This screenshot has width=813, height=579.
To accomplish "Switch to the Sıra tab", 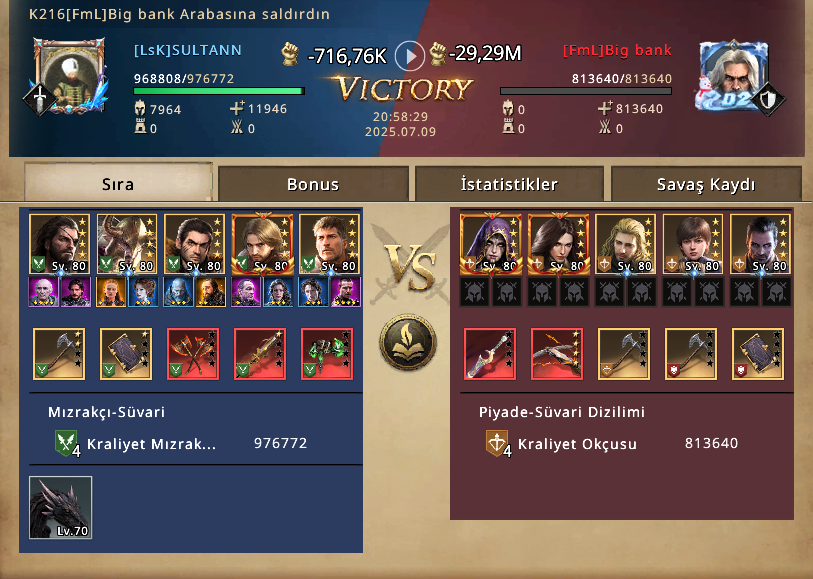I will click(118, 184).
